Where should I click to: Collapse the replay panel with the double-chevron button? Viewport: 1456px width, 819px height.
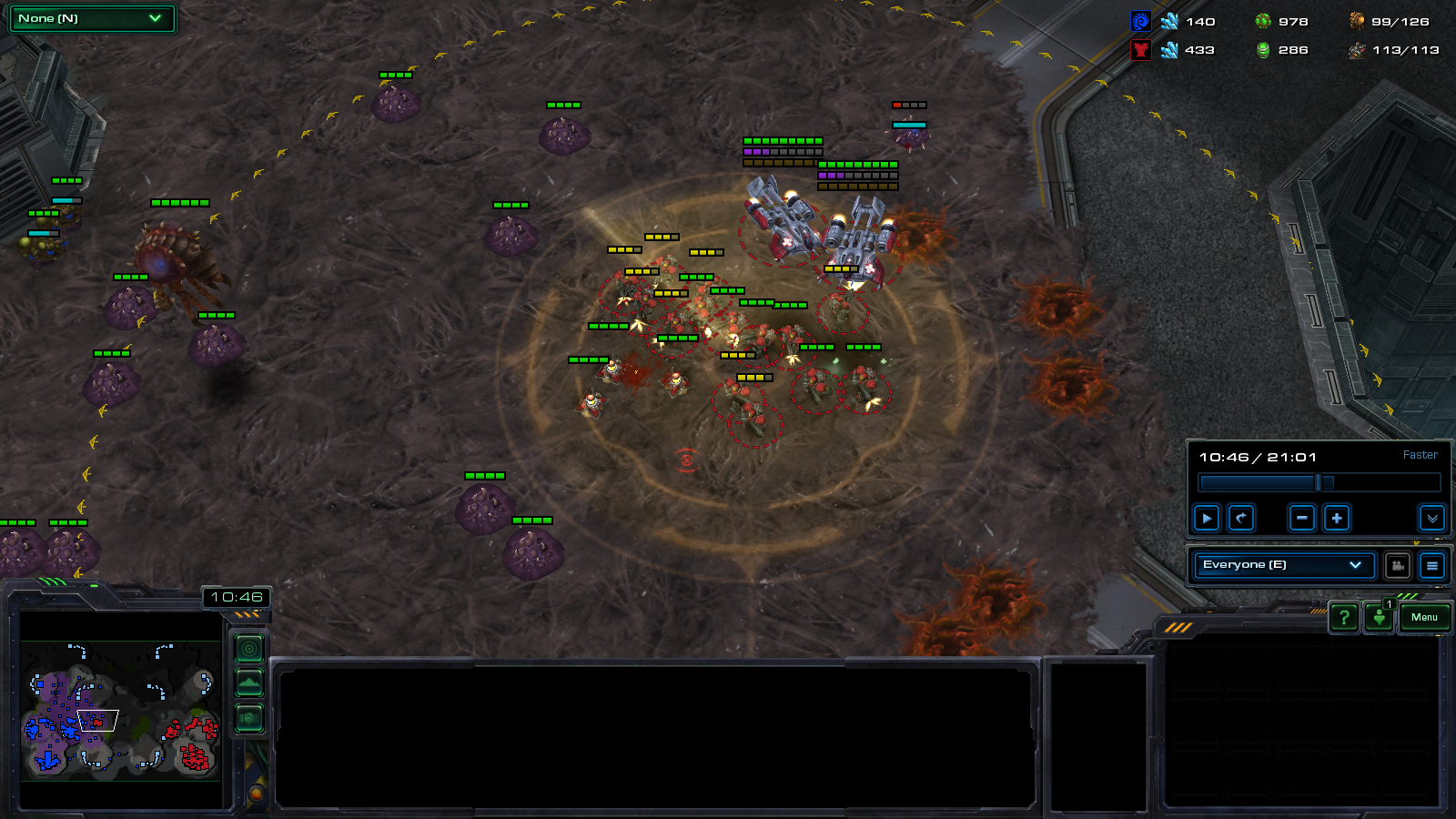pos(1431,519)
